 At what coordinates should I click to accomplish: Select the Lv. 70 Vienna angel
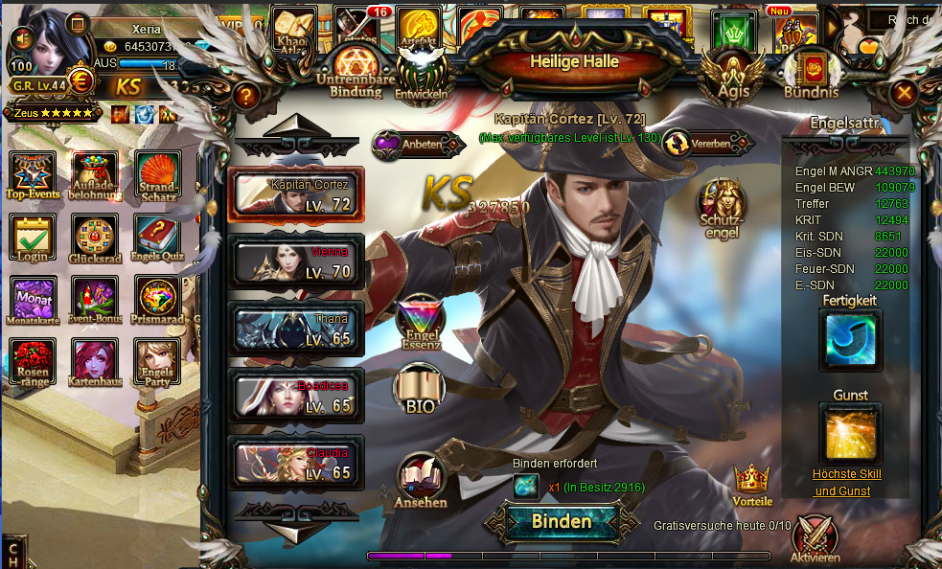coord(296,261)
